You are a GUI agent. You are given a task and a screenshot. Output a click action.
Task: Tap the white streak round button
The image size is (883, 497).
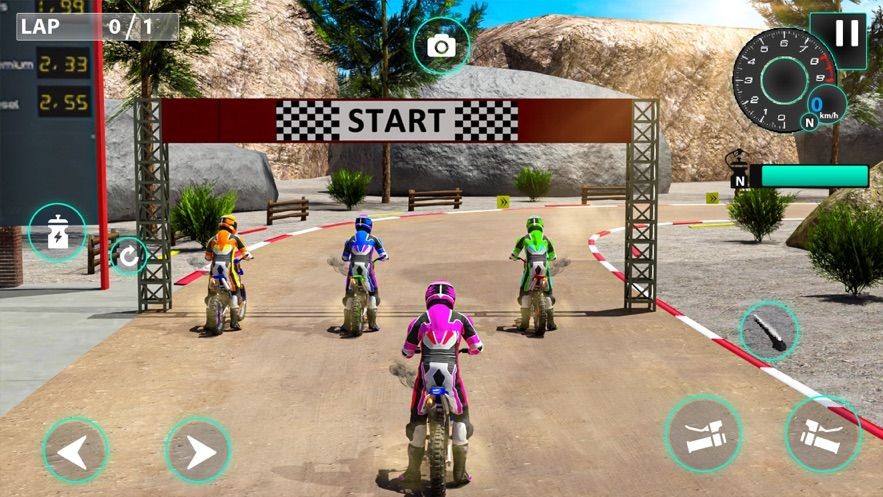click(769, 331)
